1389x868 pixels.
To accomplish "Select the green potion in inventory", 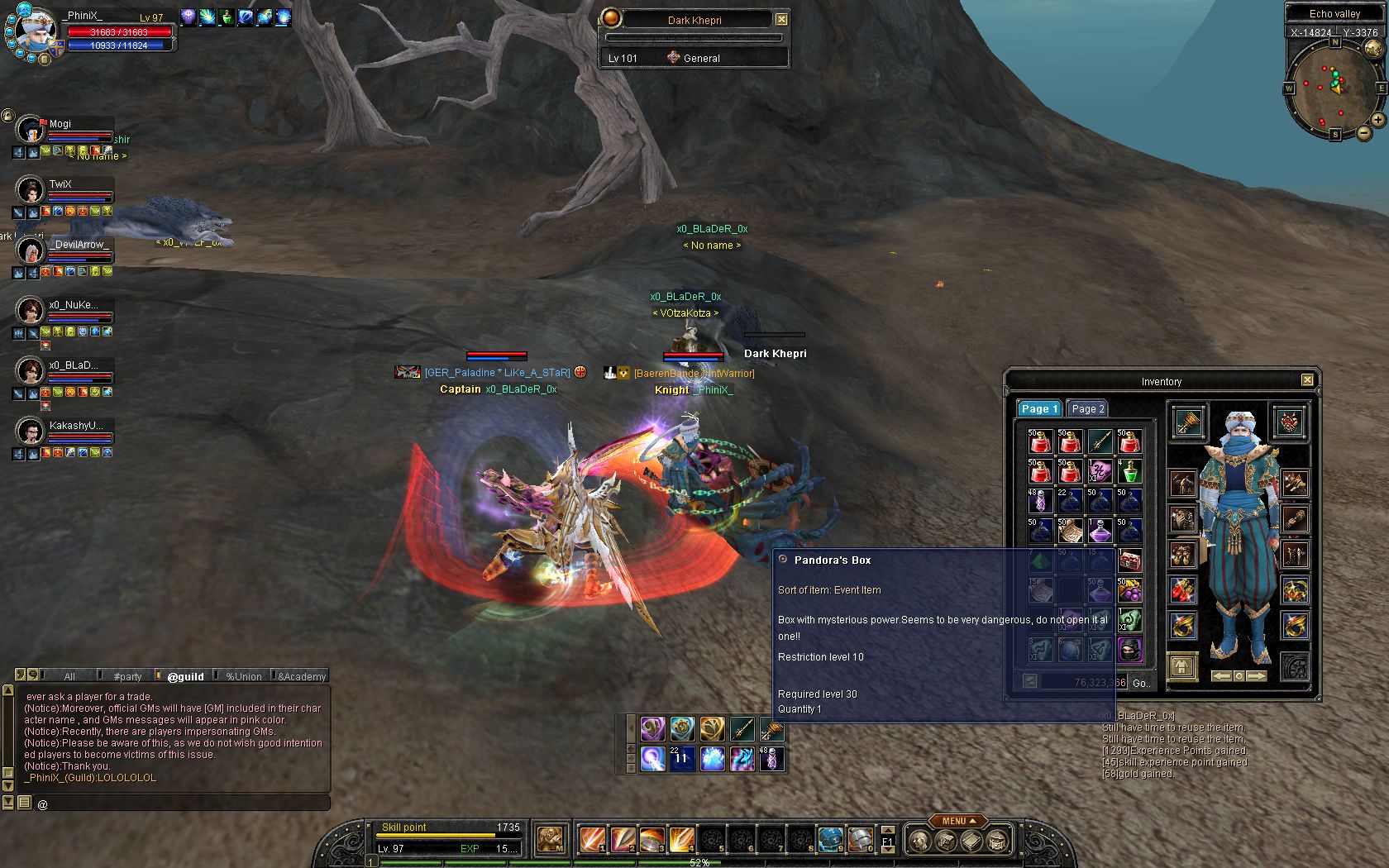I will click(x=1129, y=471).
